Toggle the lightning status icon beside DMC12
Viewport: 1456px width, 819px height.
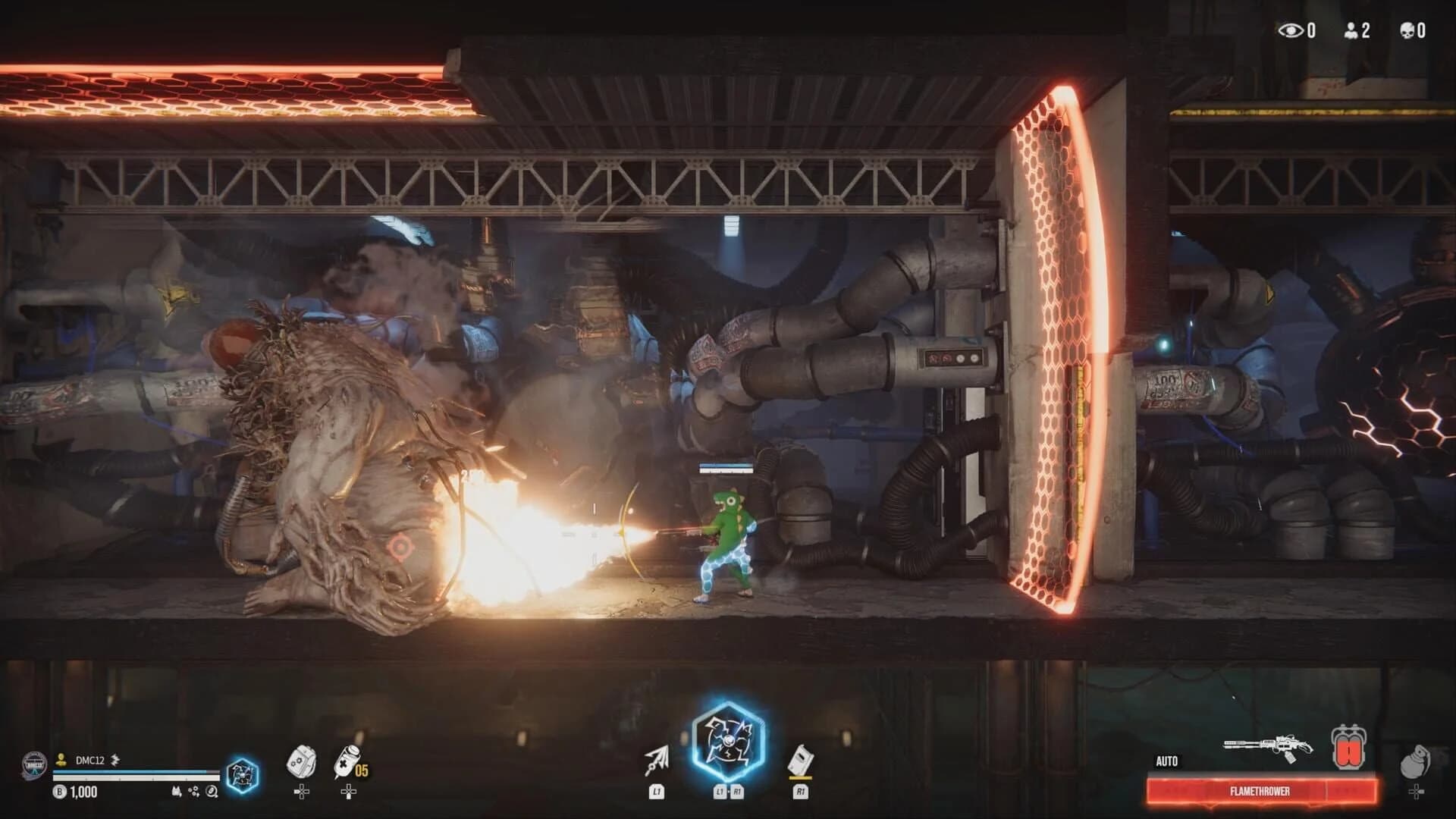click(x=115, y=761)
